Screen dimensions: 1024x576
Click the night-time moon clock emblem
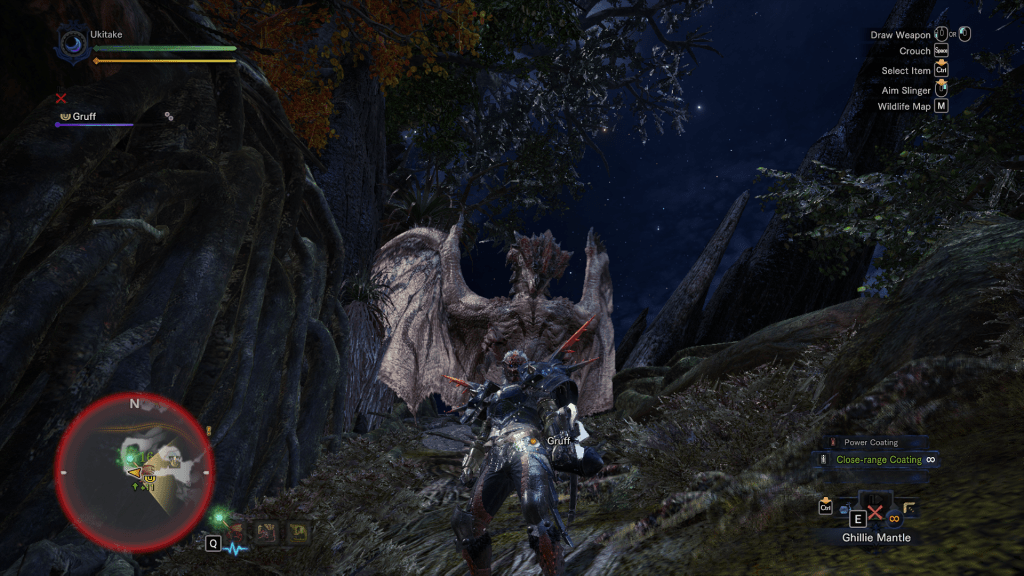click(x=73, y=43)
